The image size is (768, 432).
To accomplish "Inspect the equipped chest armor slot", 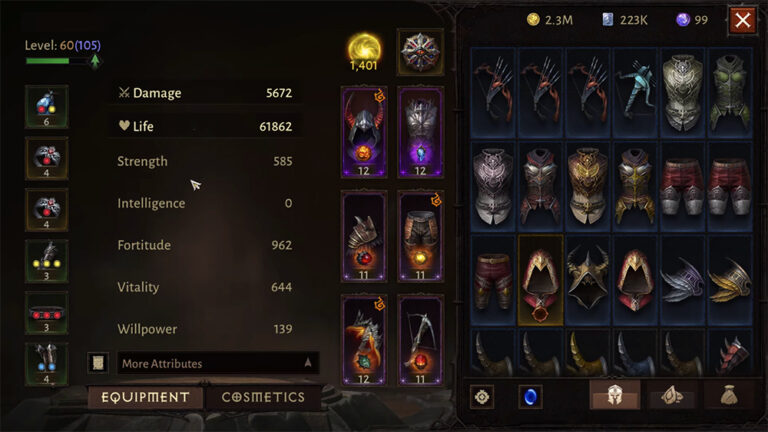I will 420,131.
